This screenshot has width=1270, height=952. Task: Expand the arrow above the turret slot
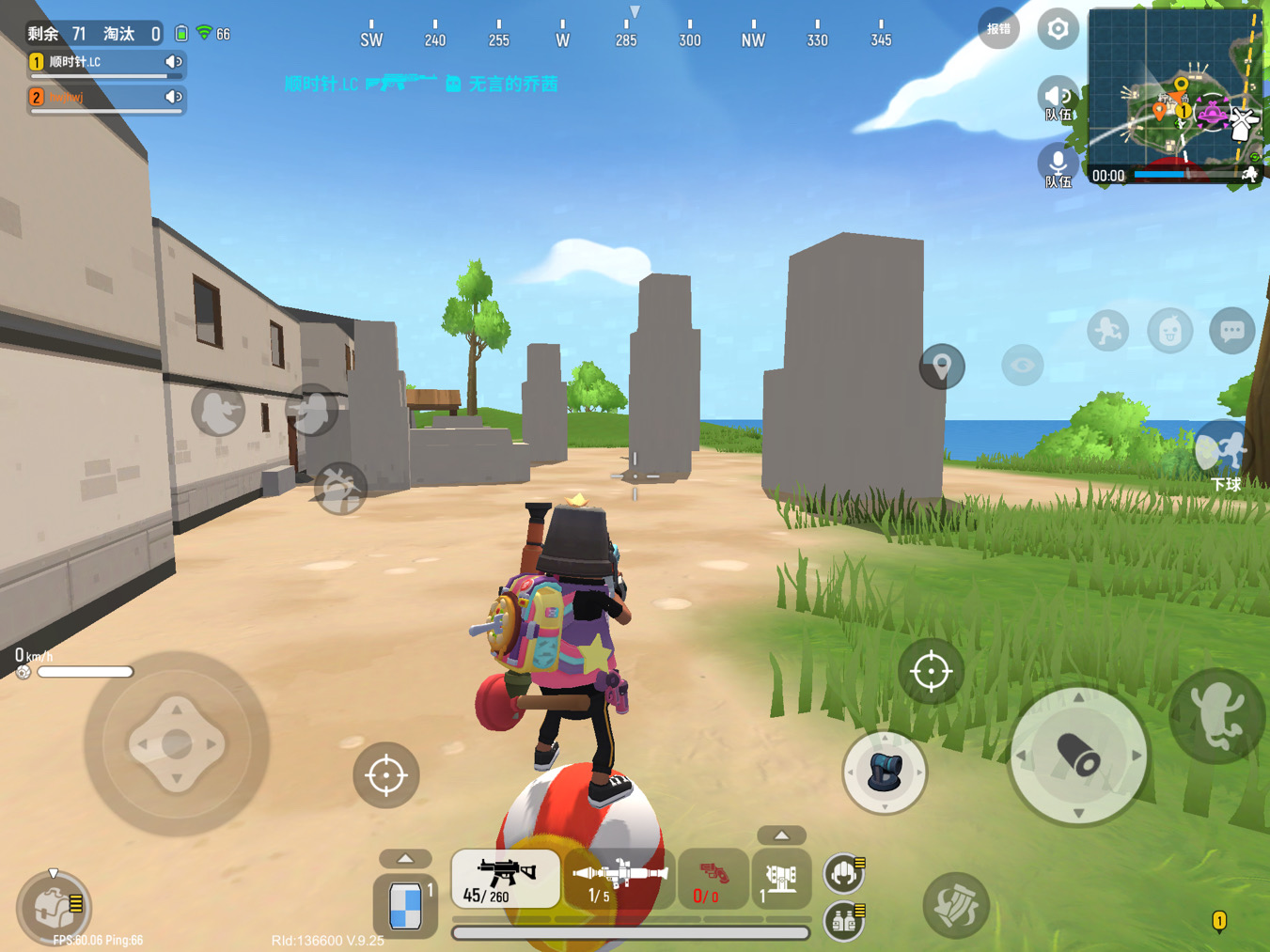coord(780,835)
